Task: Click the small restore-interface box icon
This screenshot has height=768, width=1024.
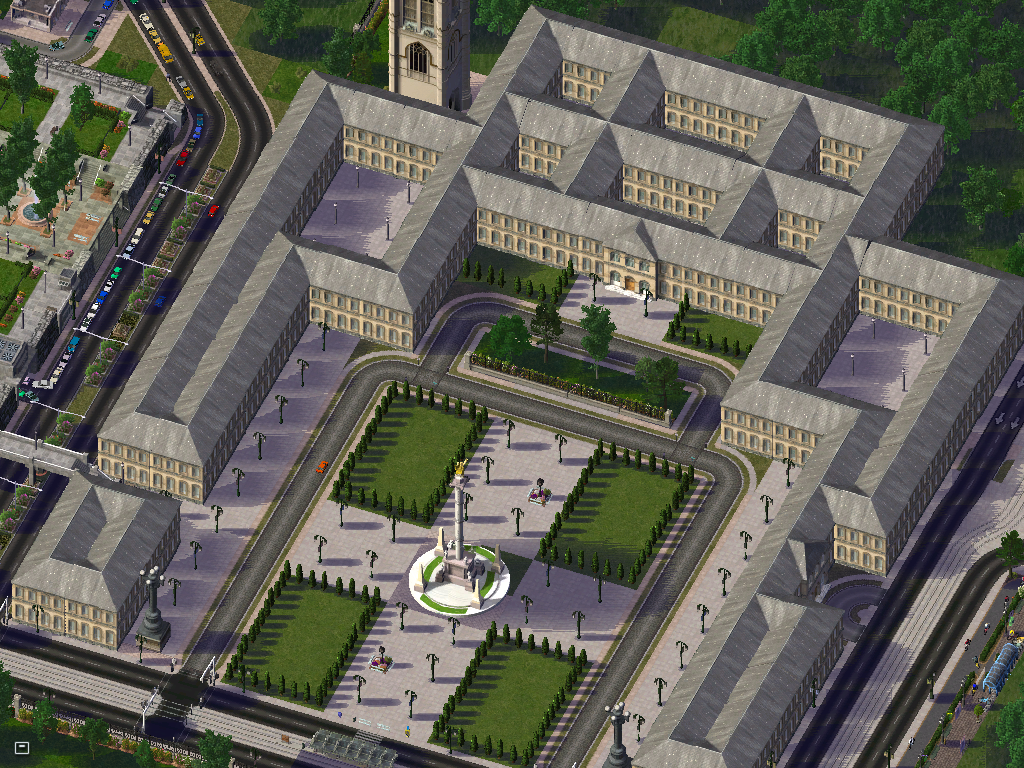Action: click(x=22, y=747)
